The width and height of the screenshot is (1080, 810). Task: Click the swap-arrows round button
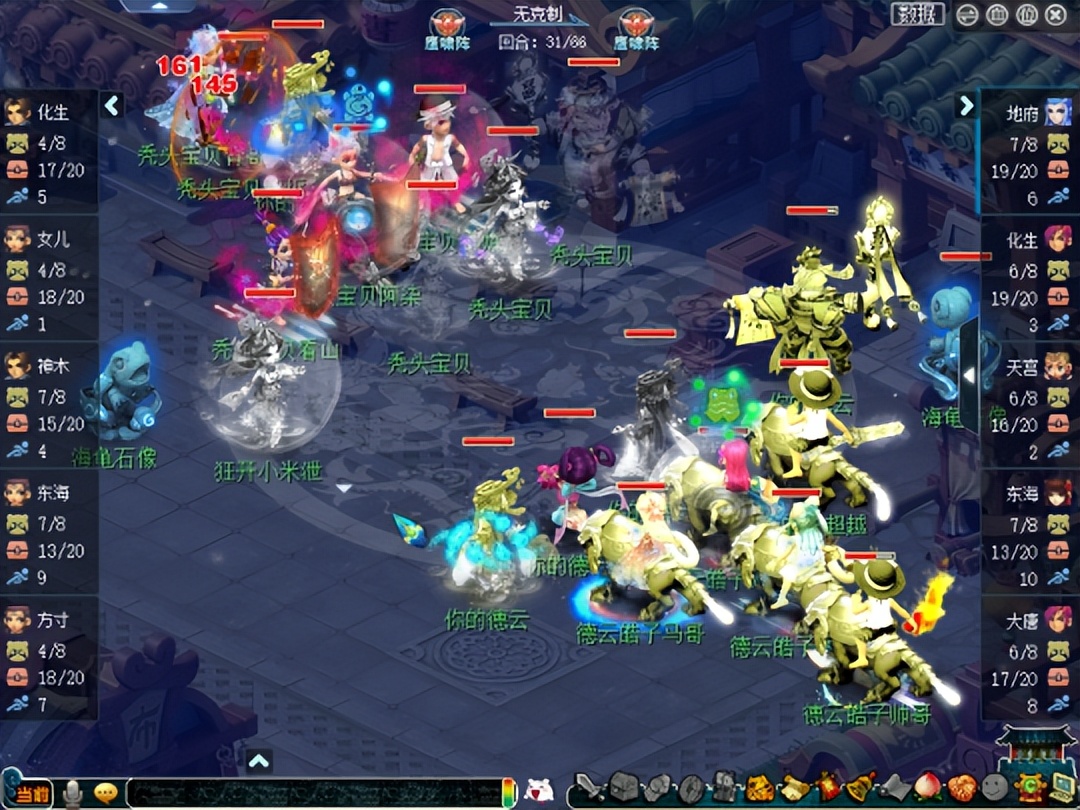967,15
